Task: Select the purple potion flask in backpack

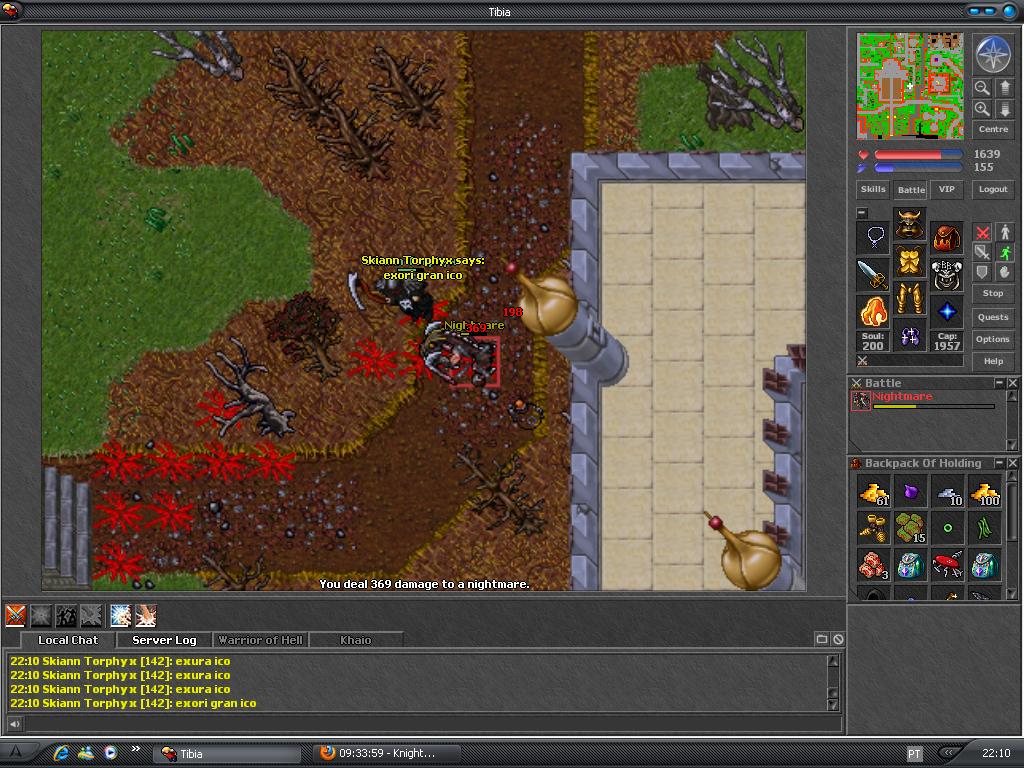Action: [x=910, y=492]
